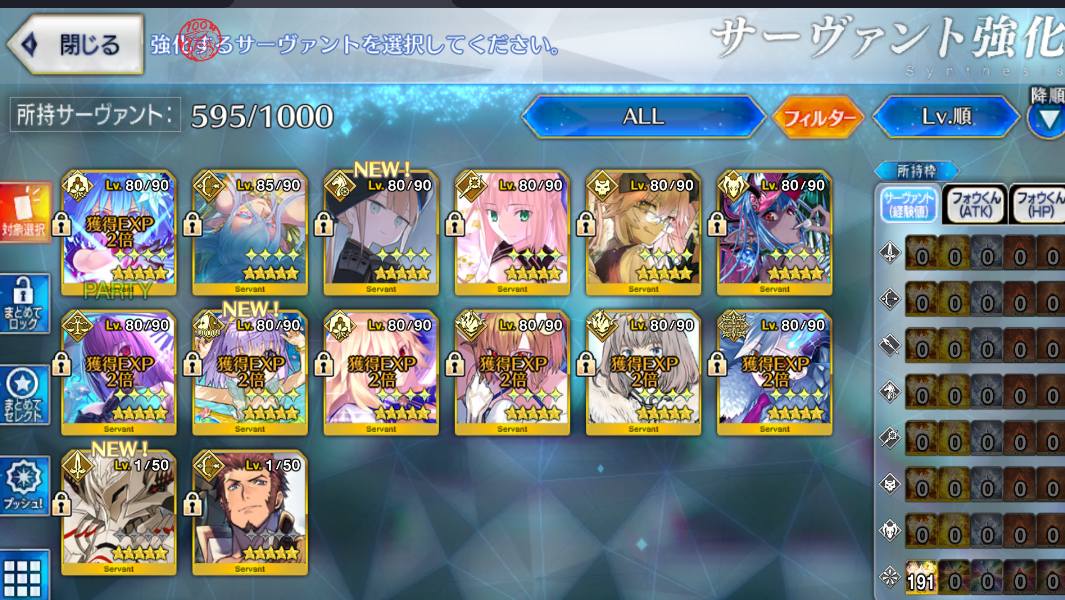Viewport: 1065px width, 600px height.
Task: Pick the NEW black-capped blonde servant card
Action: (x=381, y=233)
